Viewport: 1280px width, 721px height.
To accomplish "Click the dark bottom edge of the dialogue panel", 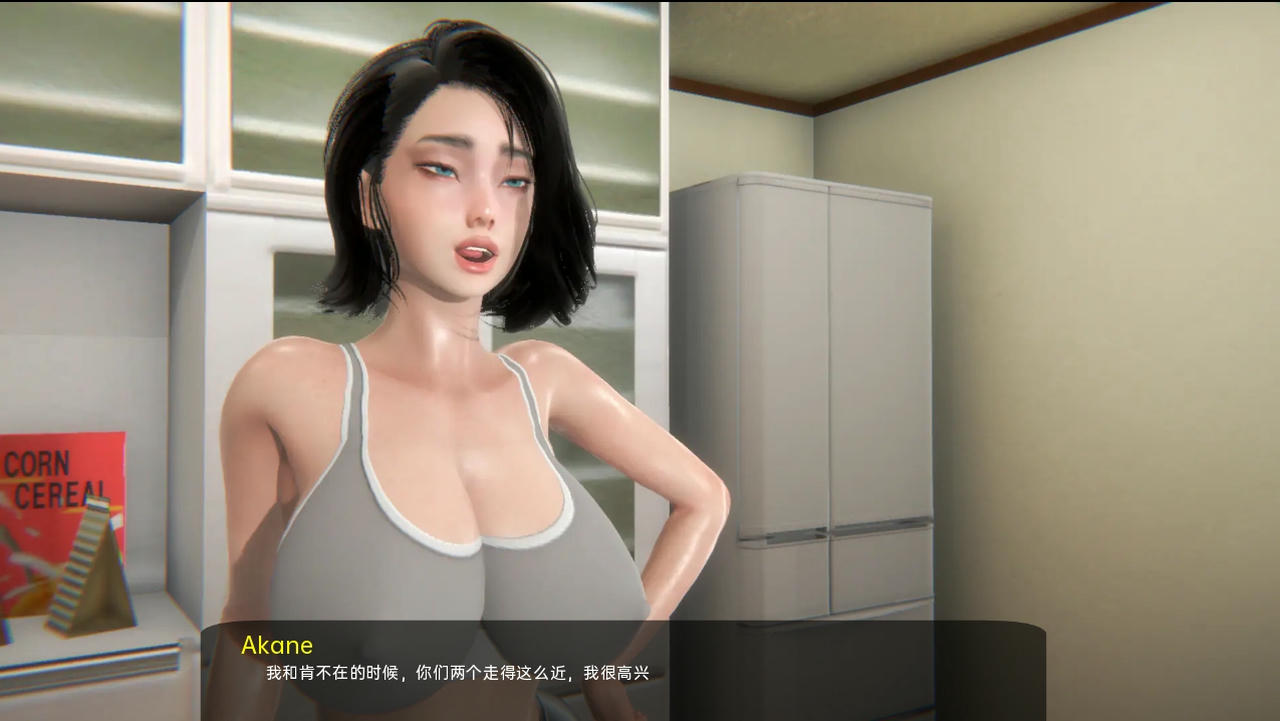I will pos(640,712).
